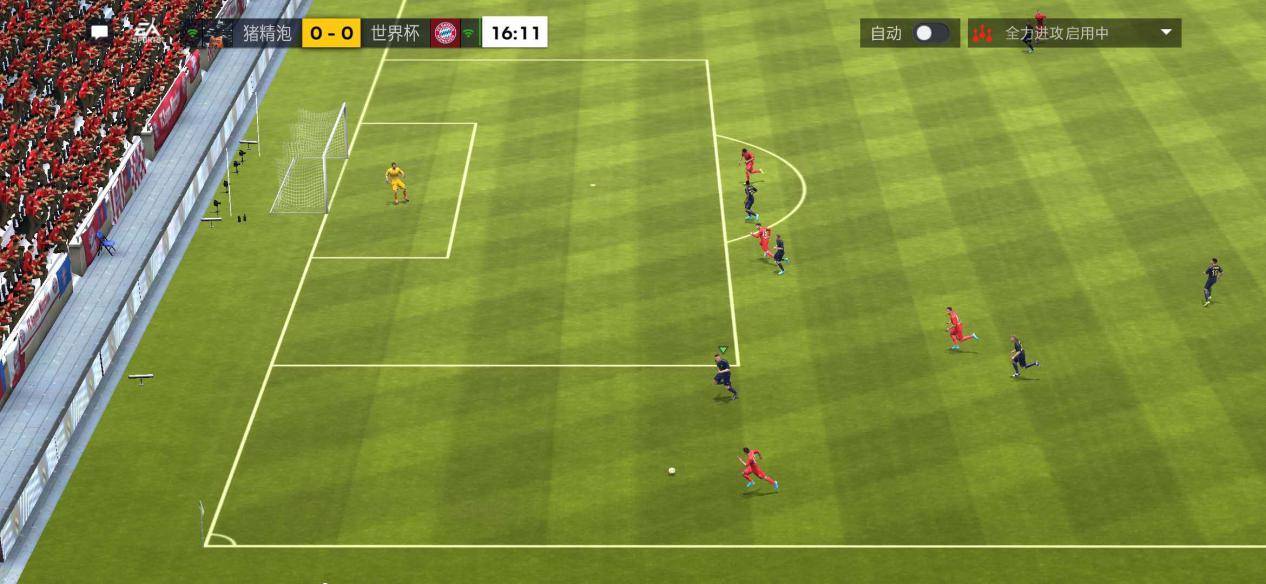Toggle the 自动 auto-play switch
Screen dimensions: 1266x584
point(930,33)
